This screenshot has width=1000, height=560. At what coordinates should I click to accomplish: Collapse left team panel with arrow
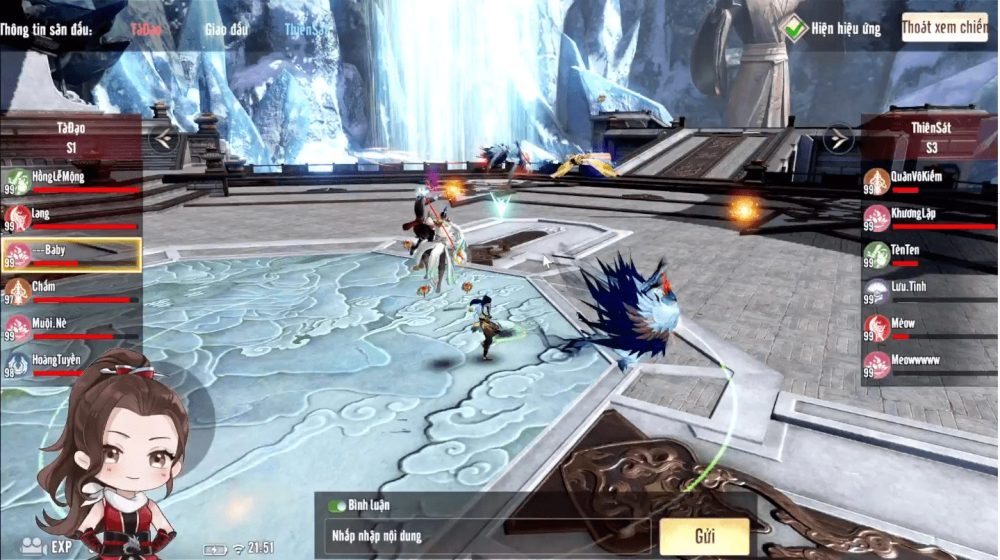coord(164,138)
